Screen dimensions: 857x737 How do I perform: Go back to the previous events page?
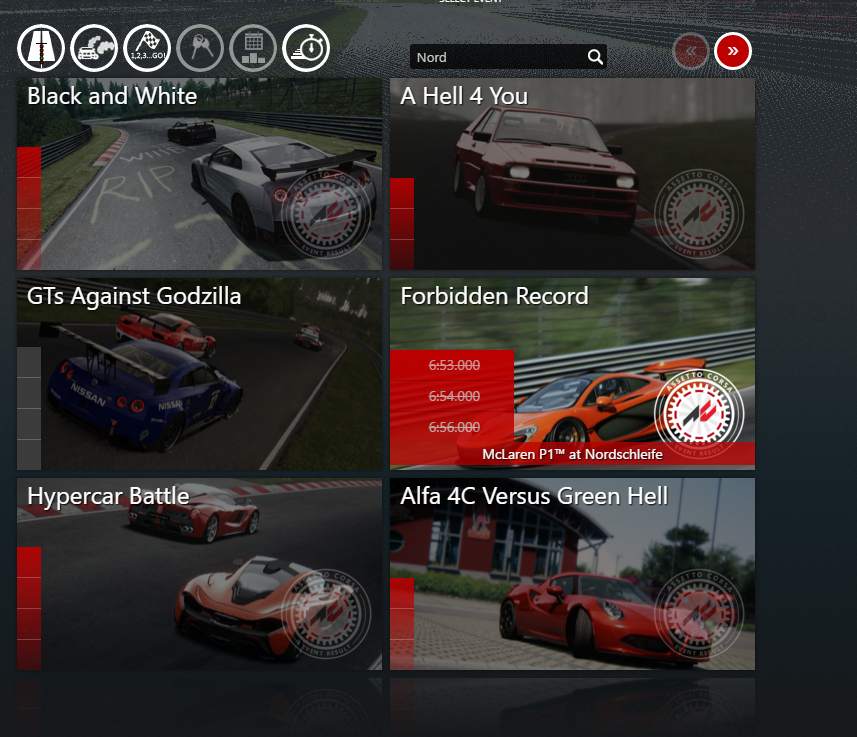[691, 50]
